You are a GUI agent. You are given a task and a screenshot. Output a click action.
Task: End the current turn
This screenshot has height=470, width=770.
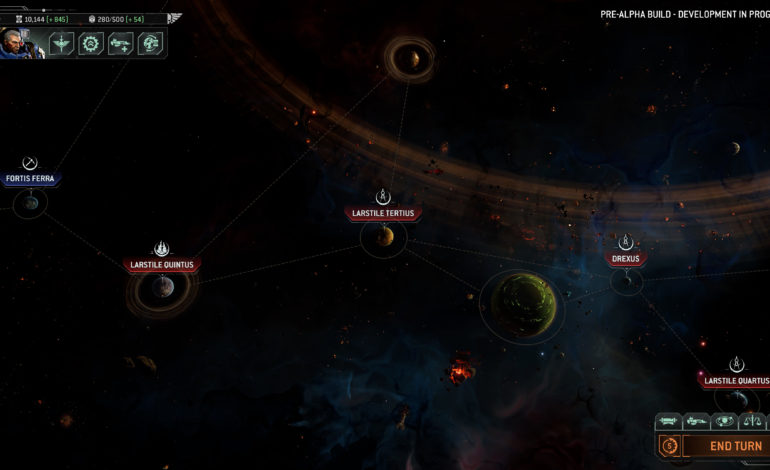(735, 446)
